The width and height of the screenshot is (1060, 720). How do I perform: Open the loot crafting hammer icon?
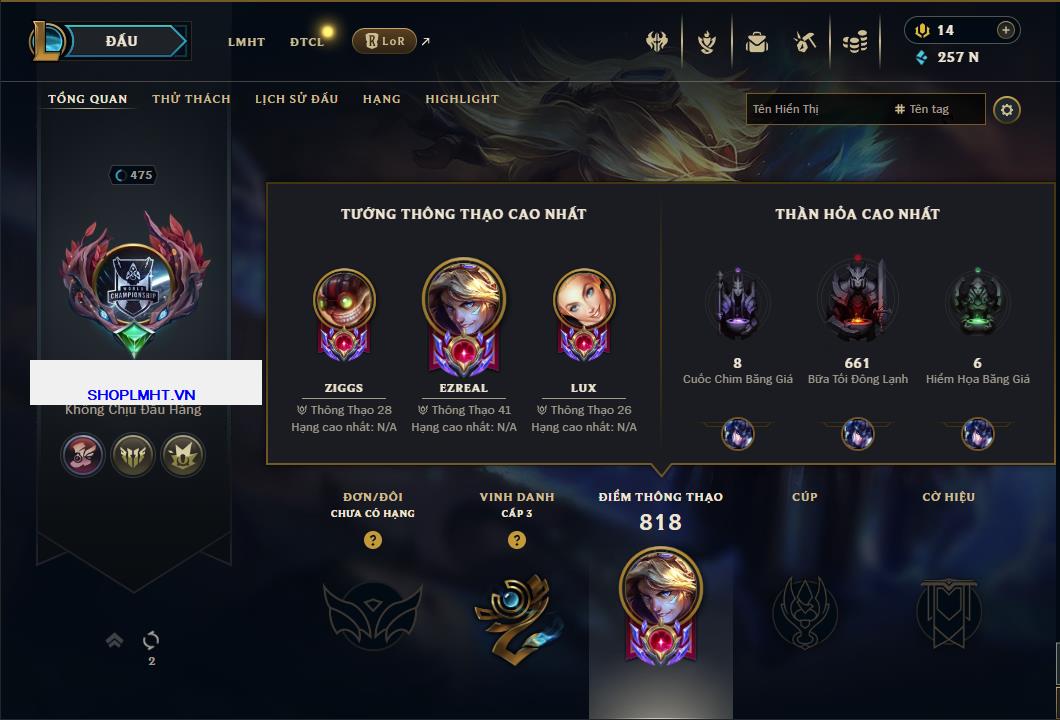pyautogui.click(x=805, y=42)
